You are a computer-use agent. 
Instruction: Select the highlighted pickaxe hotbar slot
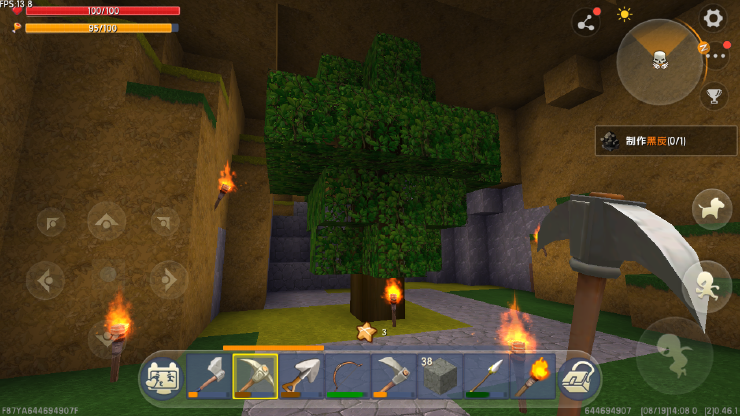click(255, 376)
